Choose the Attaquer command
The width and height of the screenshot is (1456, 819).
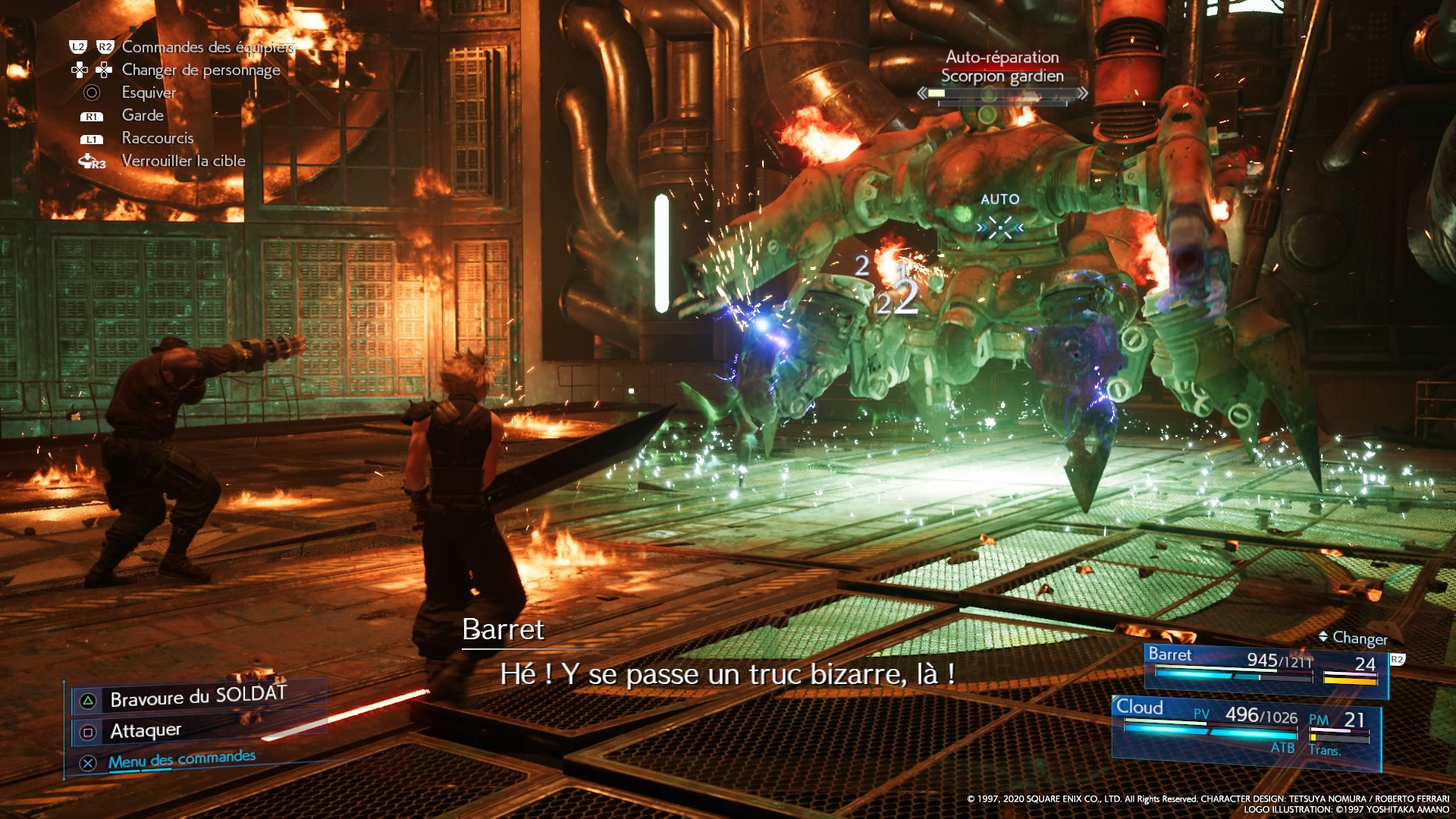tap(146, 731)
